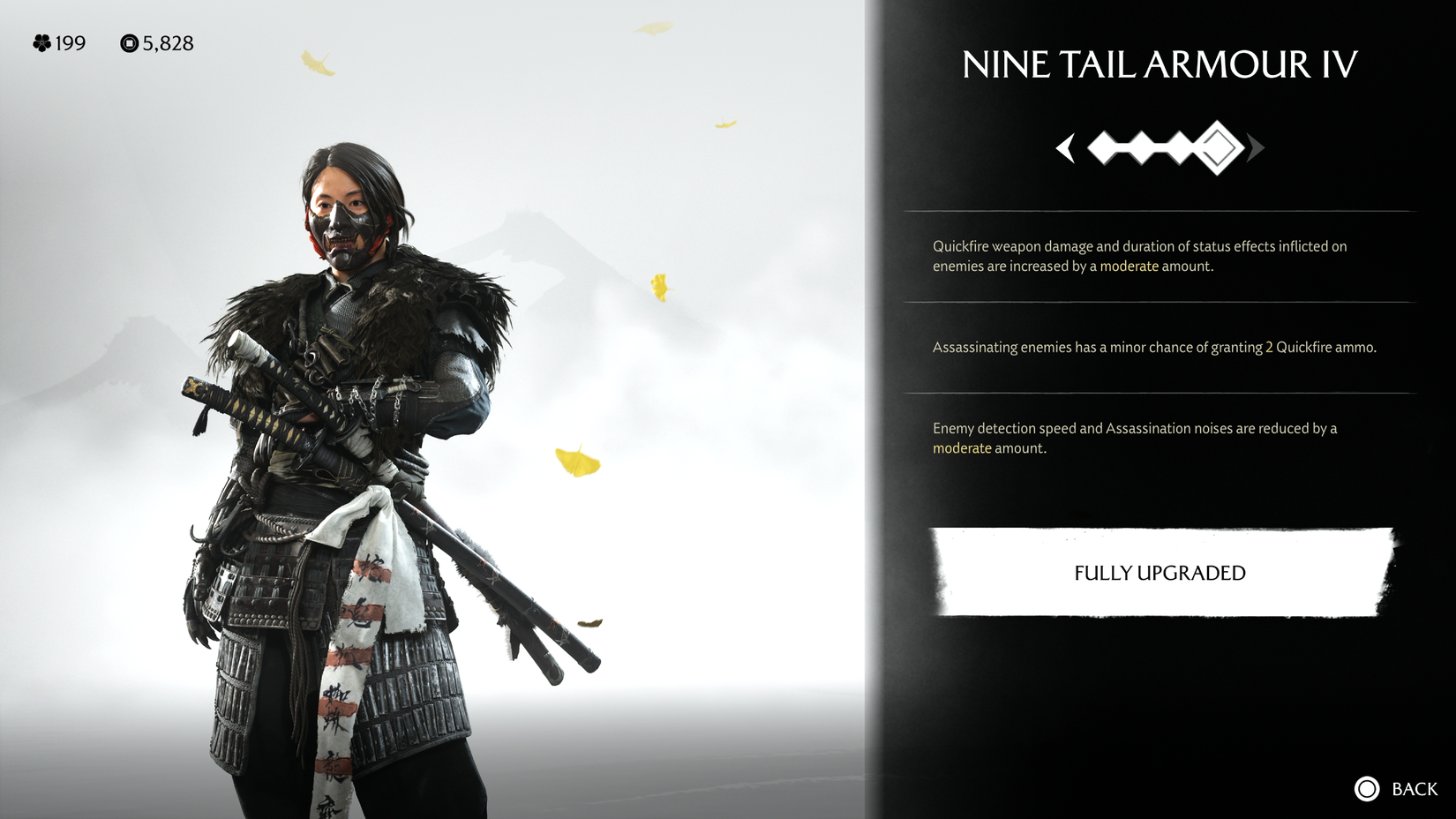Click the flower currency icon showing 199
The width and height of the screenshot is (1456, 819).
41,43
